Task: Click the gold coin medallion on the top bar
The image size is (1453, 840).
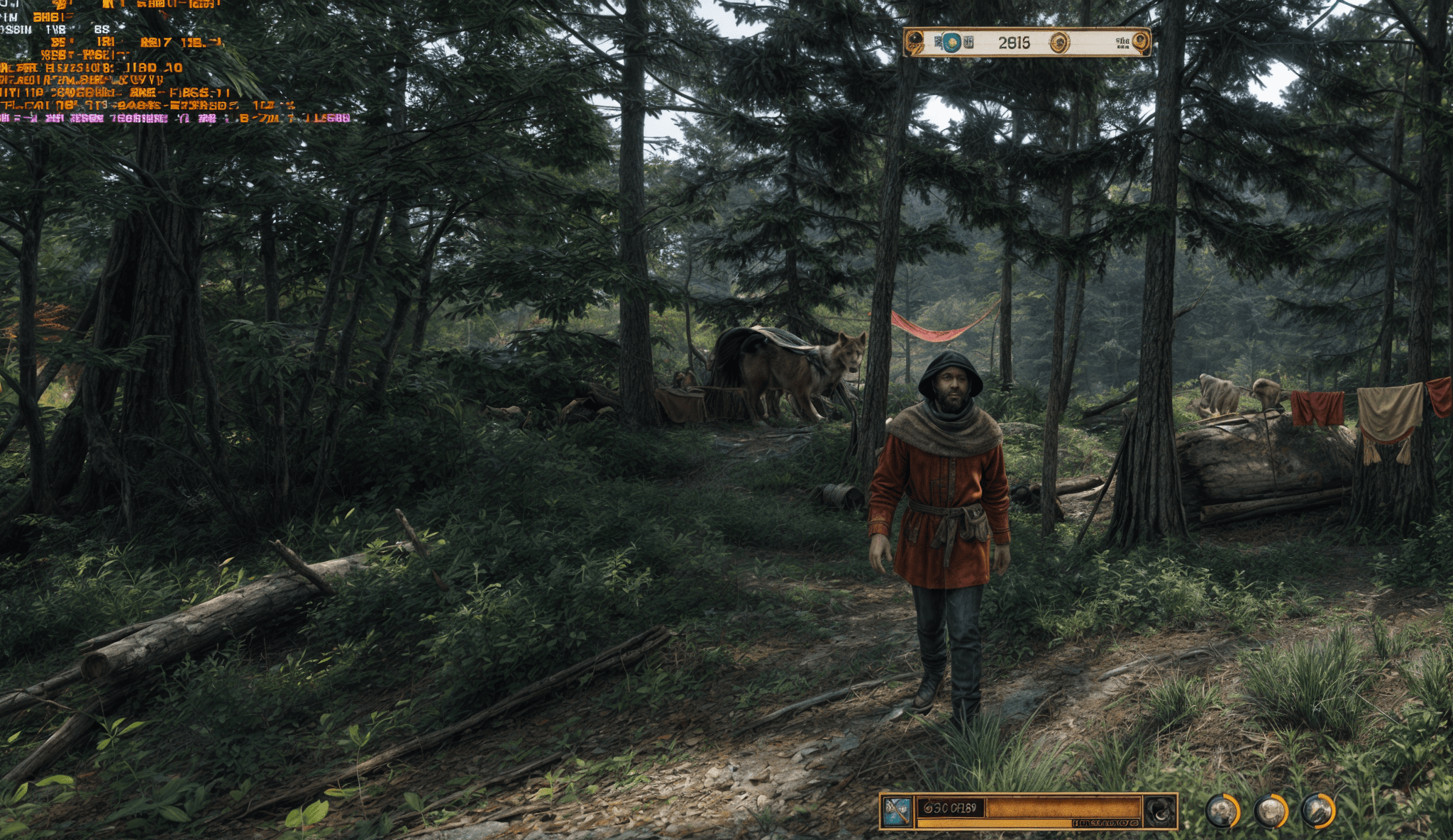Action: click(1059, 43)
